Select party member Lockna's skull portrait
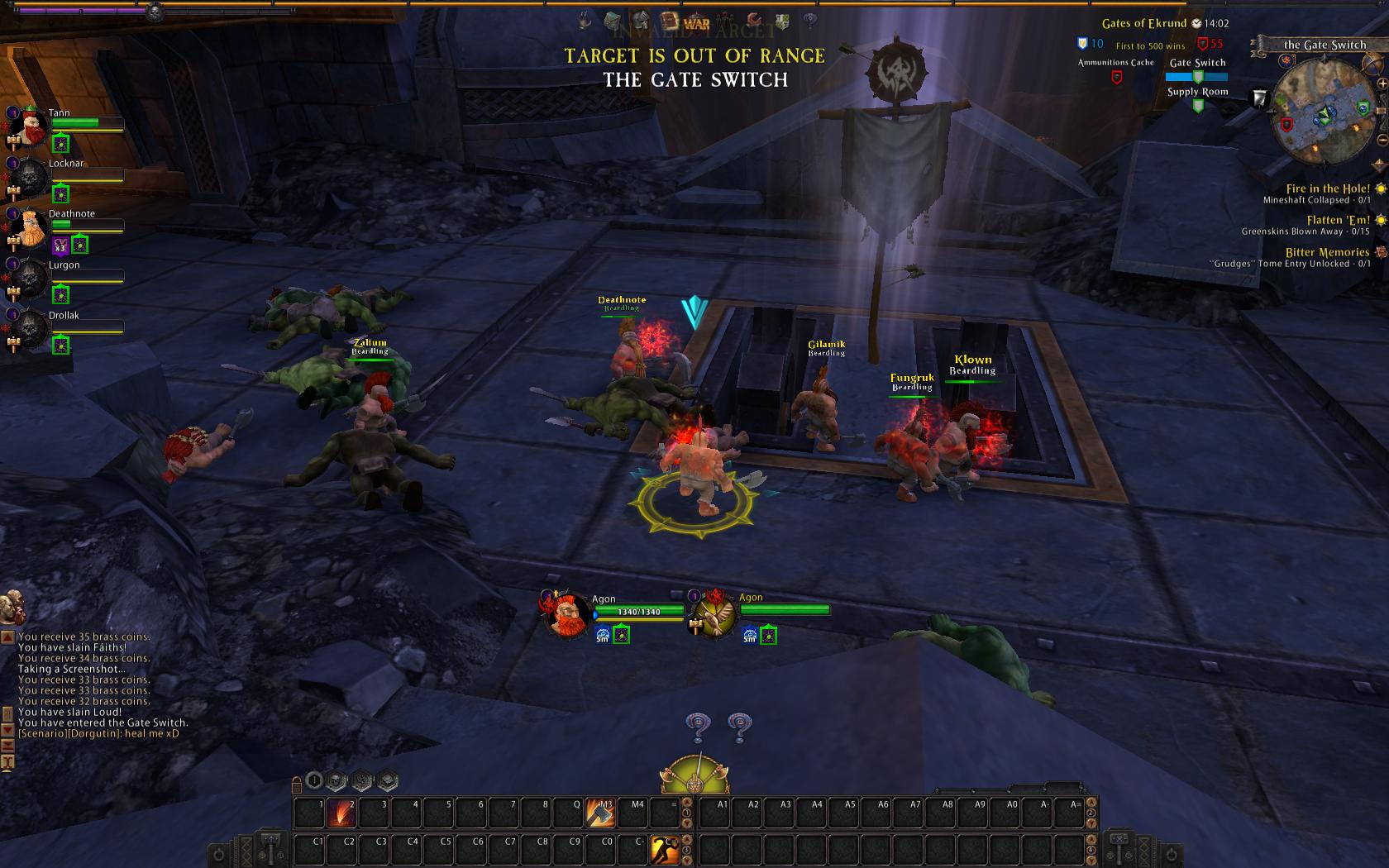 pos(29,177)
